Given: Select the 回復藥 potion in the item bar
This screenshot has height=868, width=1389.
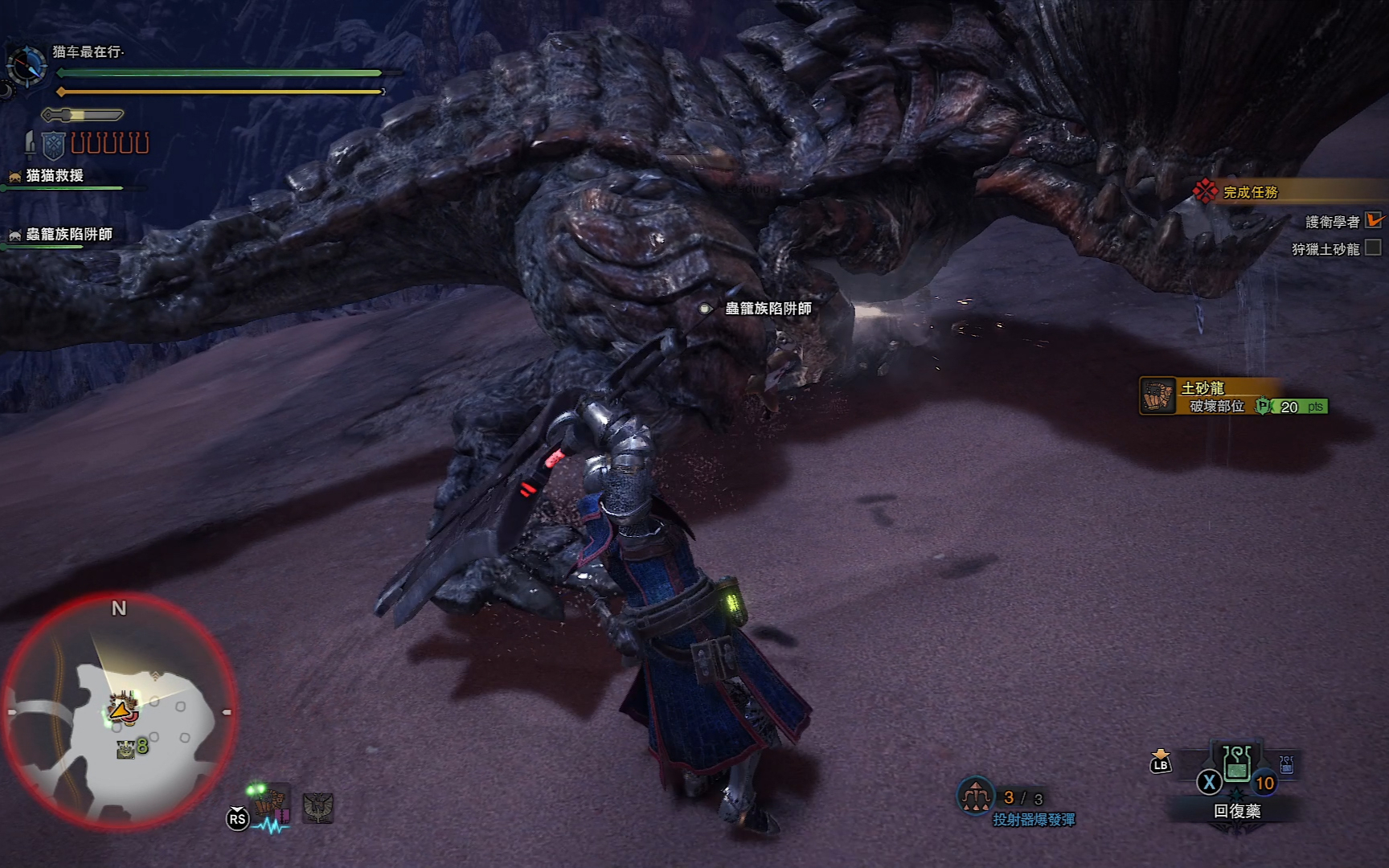Looking at the screenshot, I should click(1236, 766).
